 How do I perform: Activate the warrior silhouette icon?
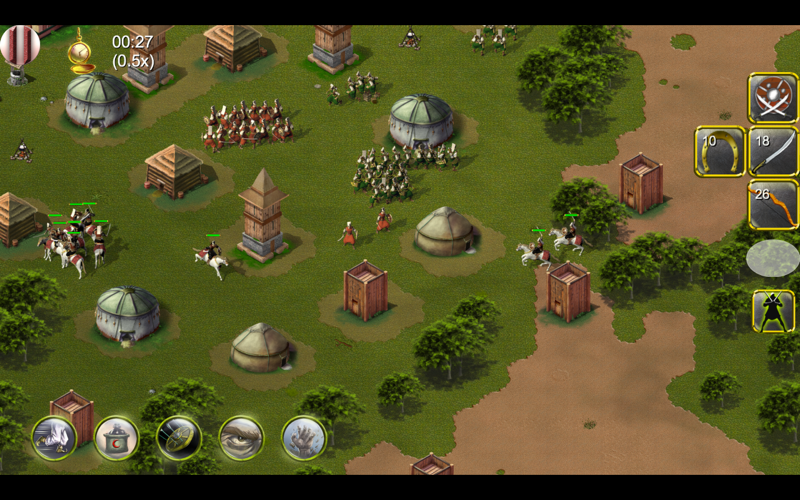click(772, 311)
